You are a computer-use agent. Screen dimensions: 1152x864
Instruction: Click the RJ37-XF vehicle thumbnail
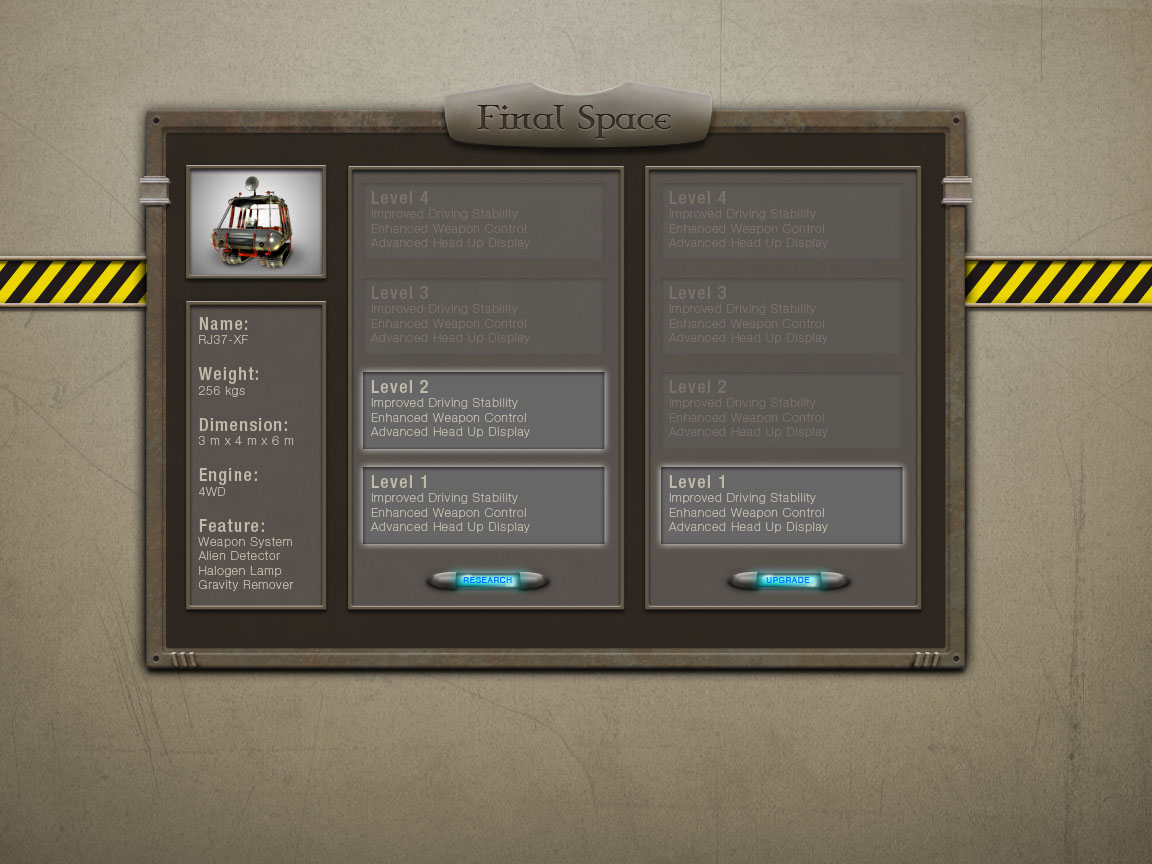coord(256,222)
